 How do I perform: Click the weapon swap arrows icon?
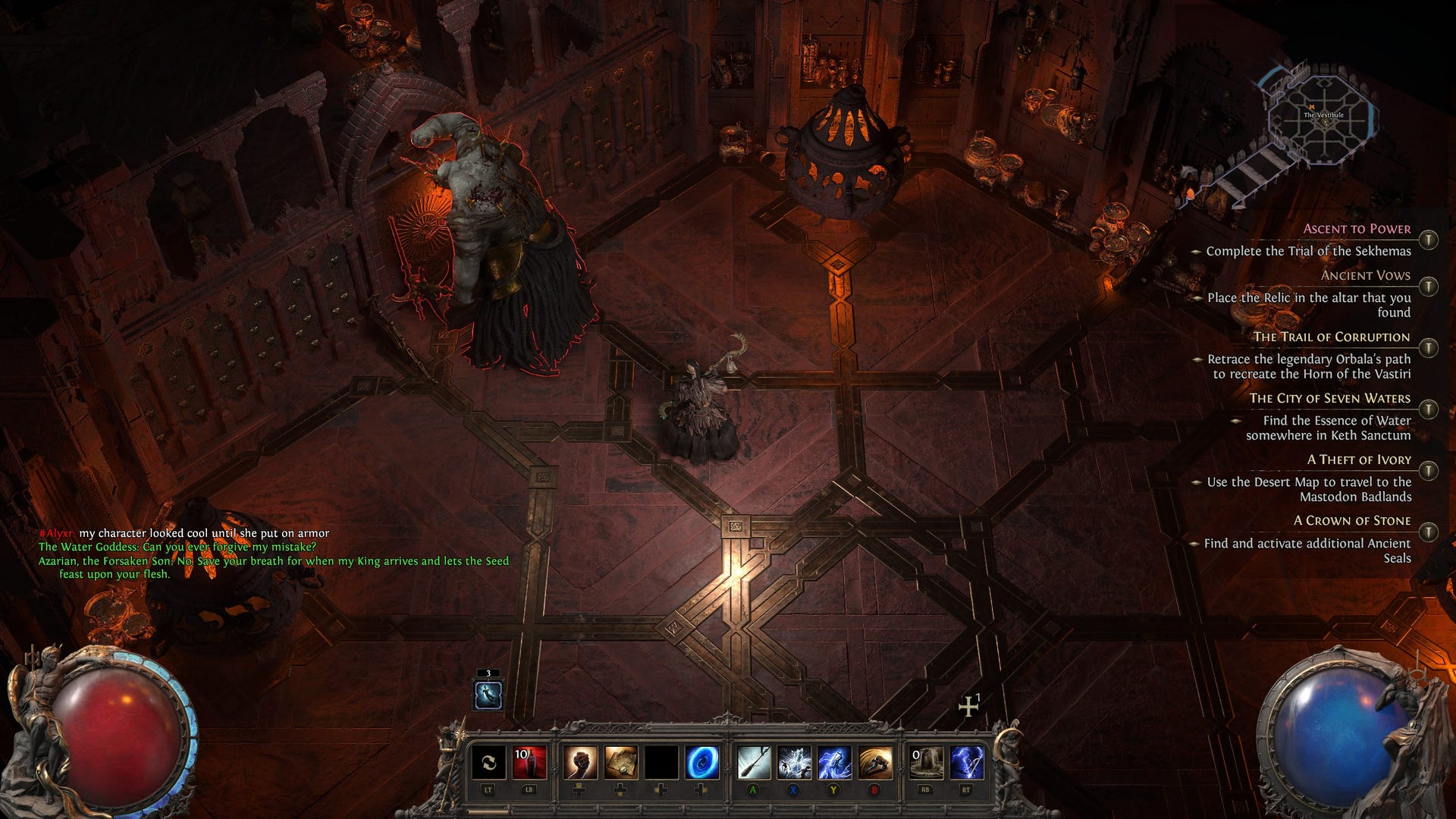point(488,762)
